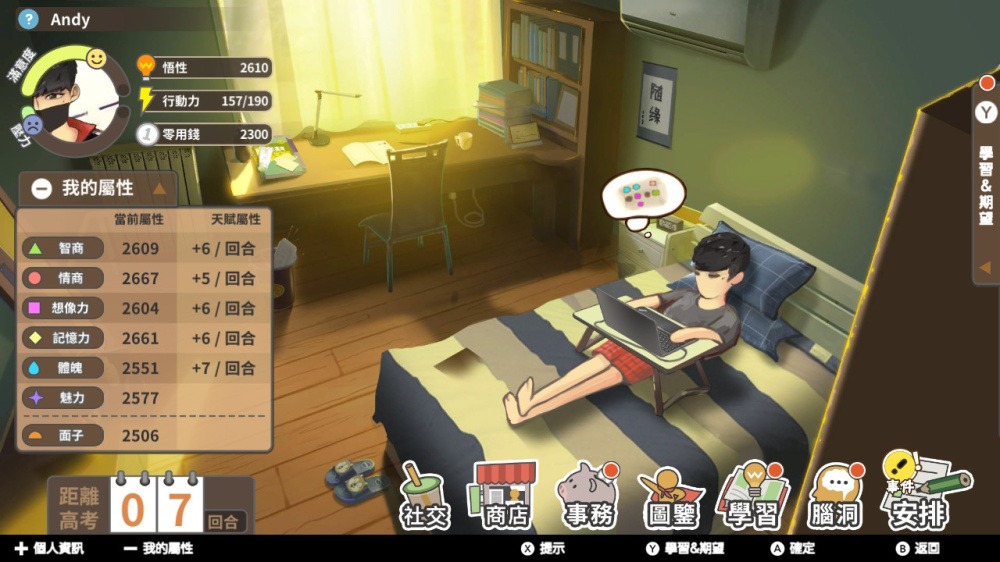The width and height of the screenshot is (1000, 562).
Task: Click the question mark help icon
Action: [x=29, y=19]
